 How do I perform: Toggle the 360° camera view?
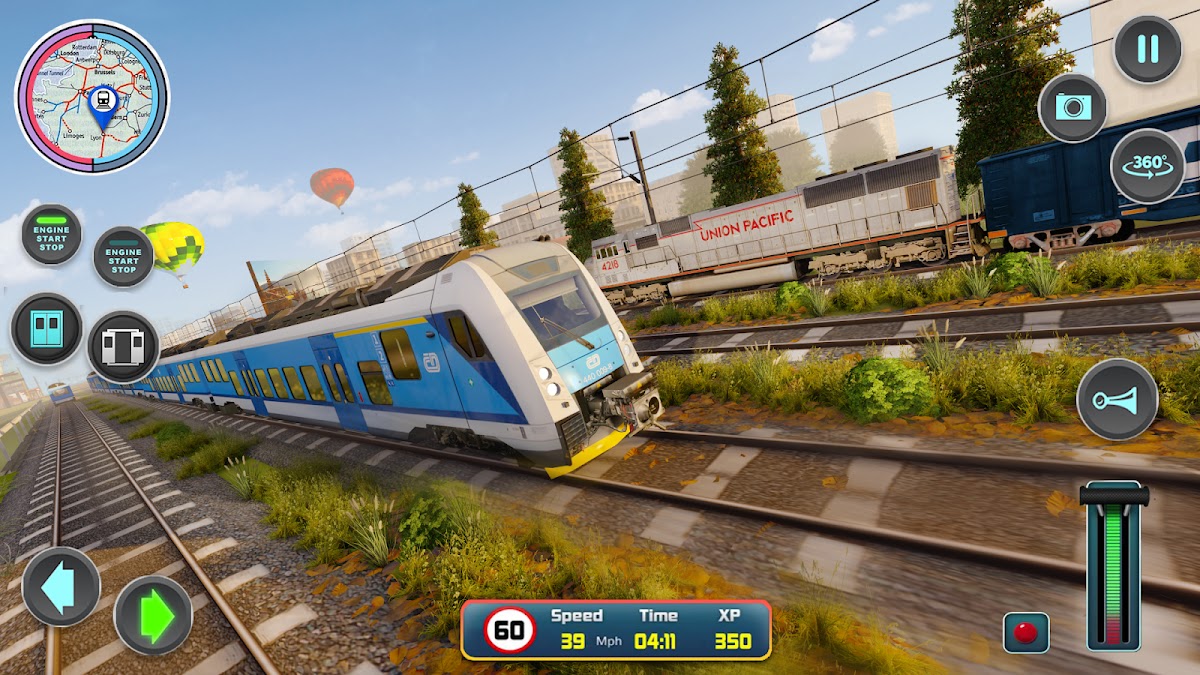1147,166
